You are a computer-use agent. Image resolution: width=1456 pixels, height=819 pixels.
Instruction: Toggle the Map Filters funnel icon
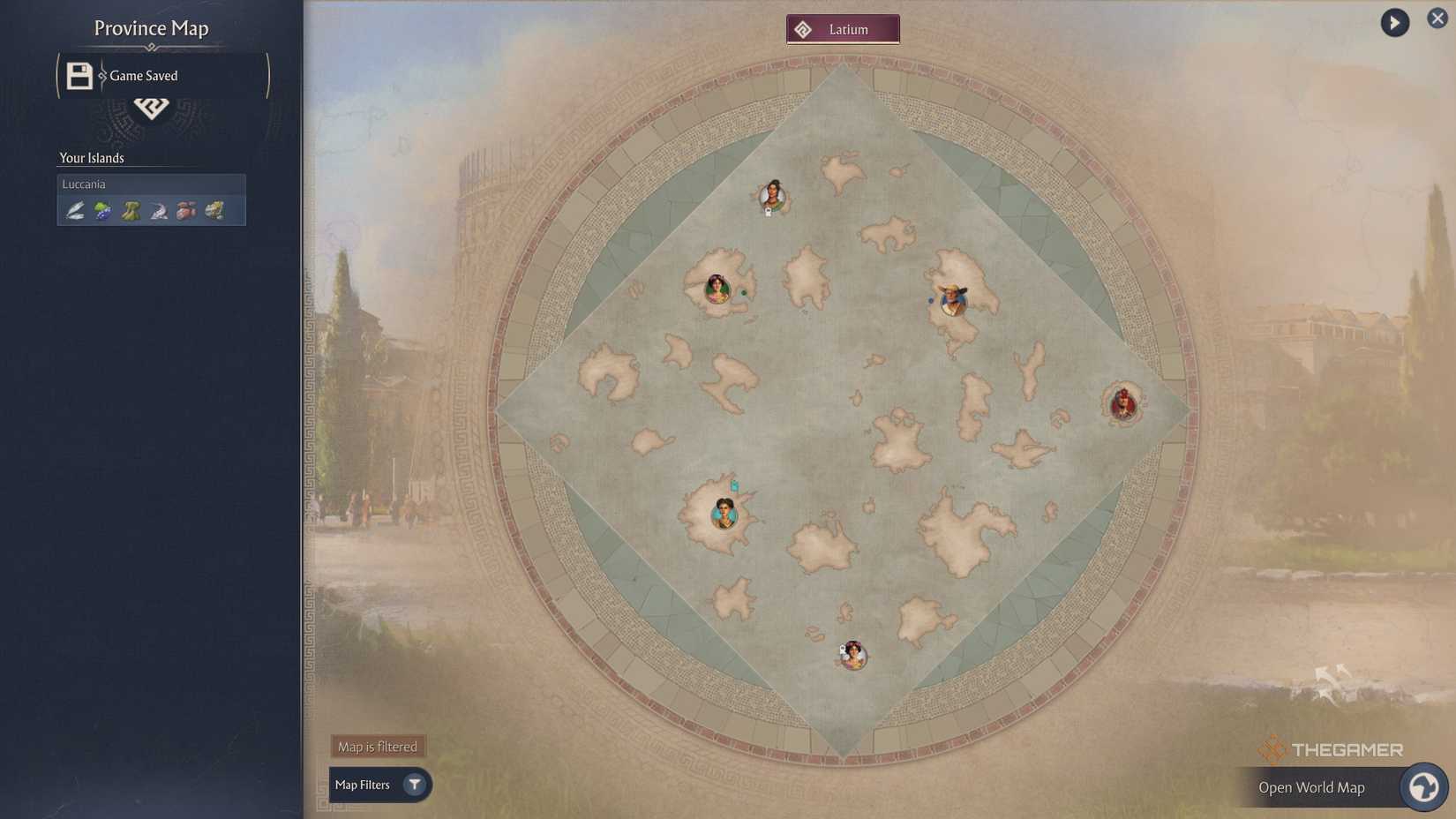pos(413,785)
